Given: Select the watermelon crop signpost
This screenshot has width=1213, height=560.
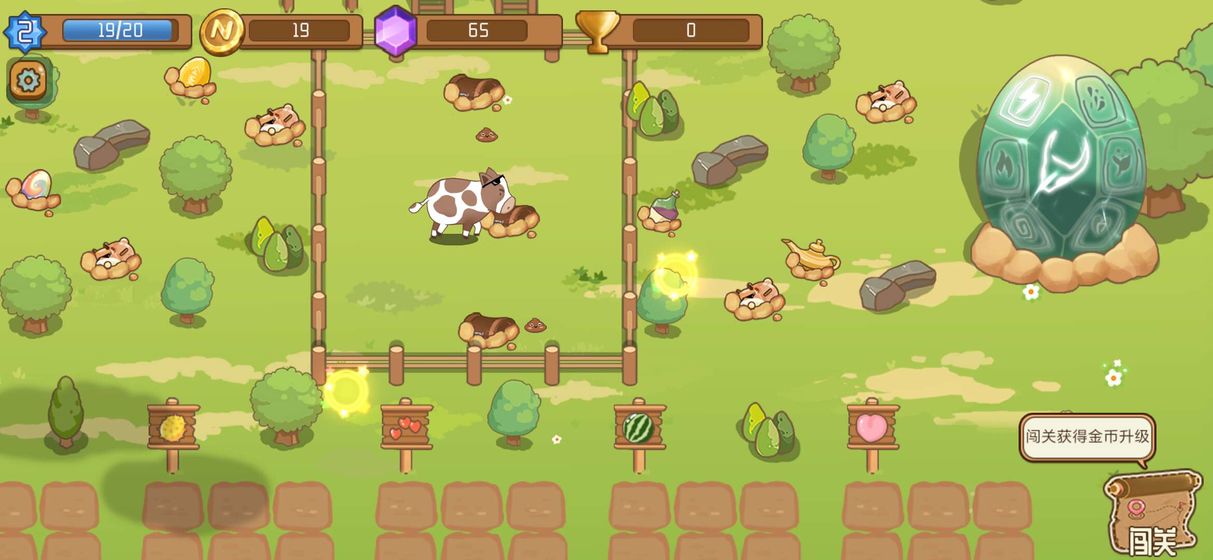Looking at the screenshot, I should [639, 427].
